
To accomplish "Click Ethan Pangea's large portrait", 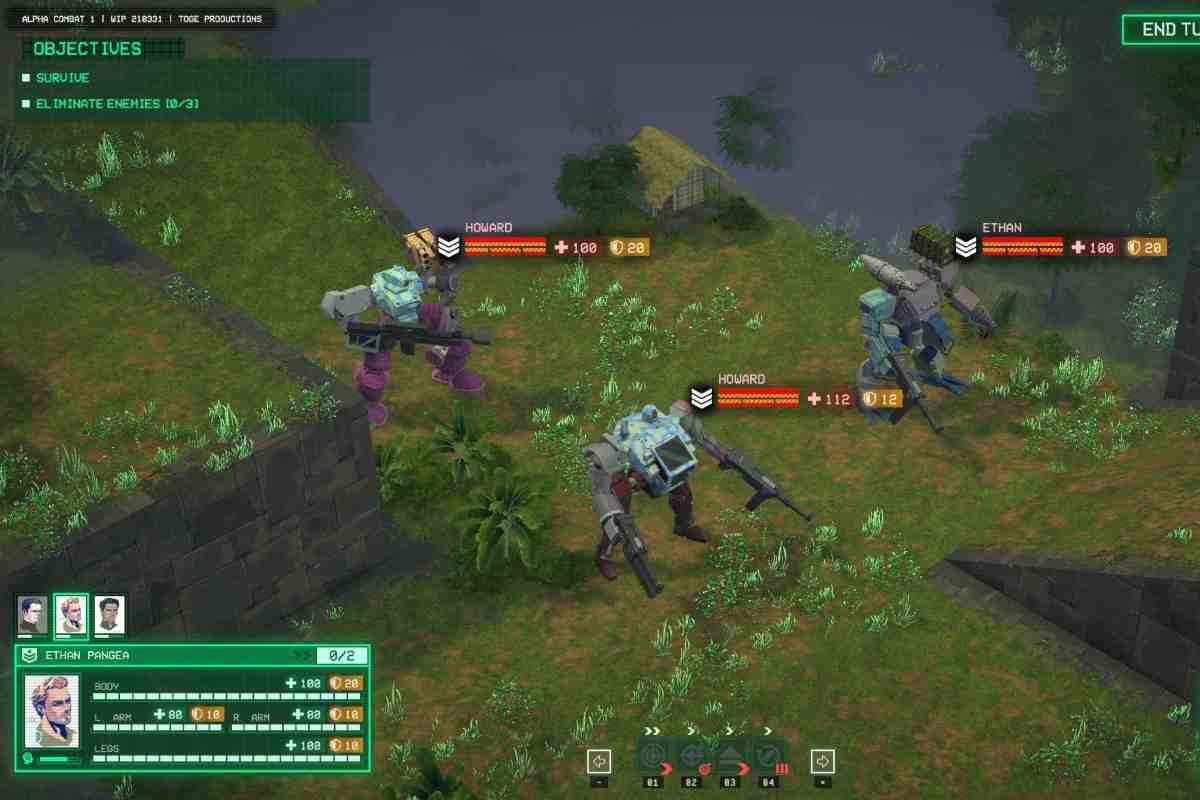I will (52, 712).
